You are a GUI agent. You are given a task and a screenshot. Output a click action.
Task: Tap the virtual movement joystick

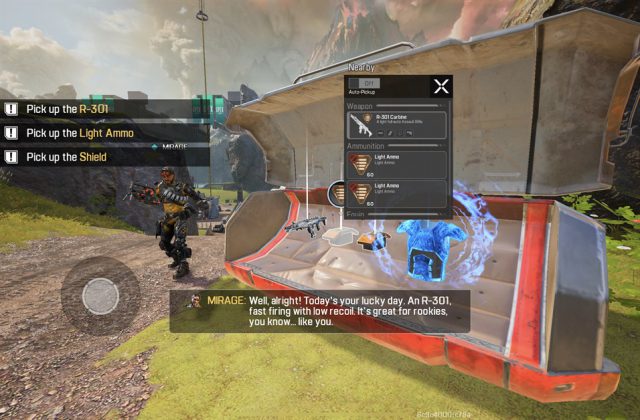100,295
